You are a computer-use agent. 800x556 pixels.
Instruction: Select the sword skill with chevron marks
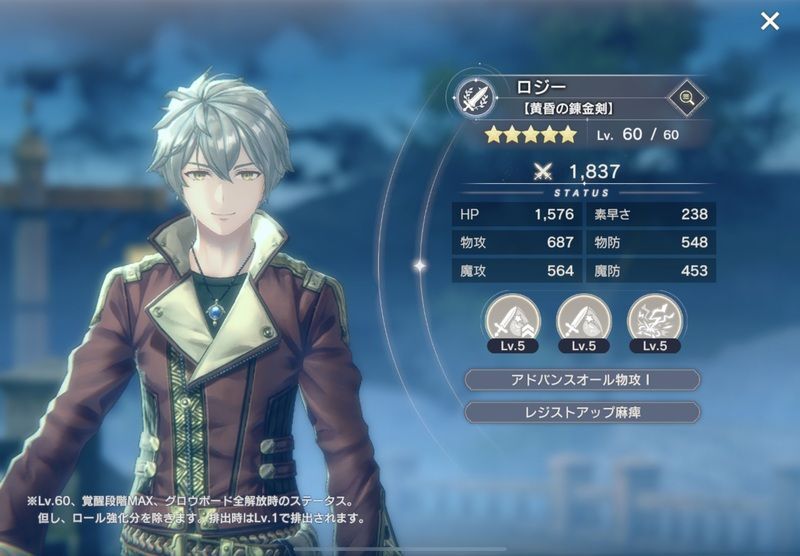pos(513,319)
